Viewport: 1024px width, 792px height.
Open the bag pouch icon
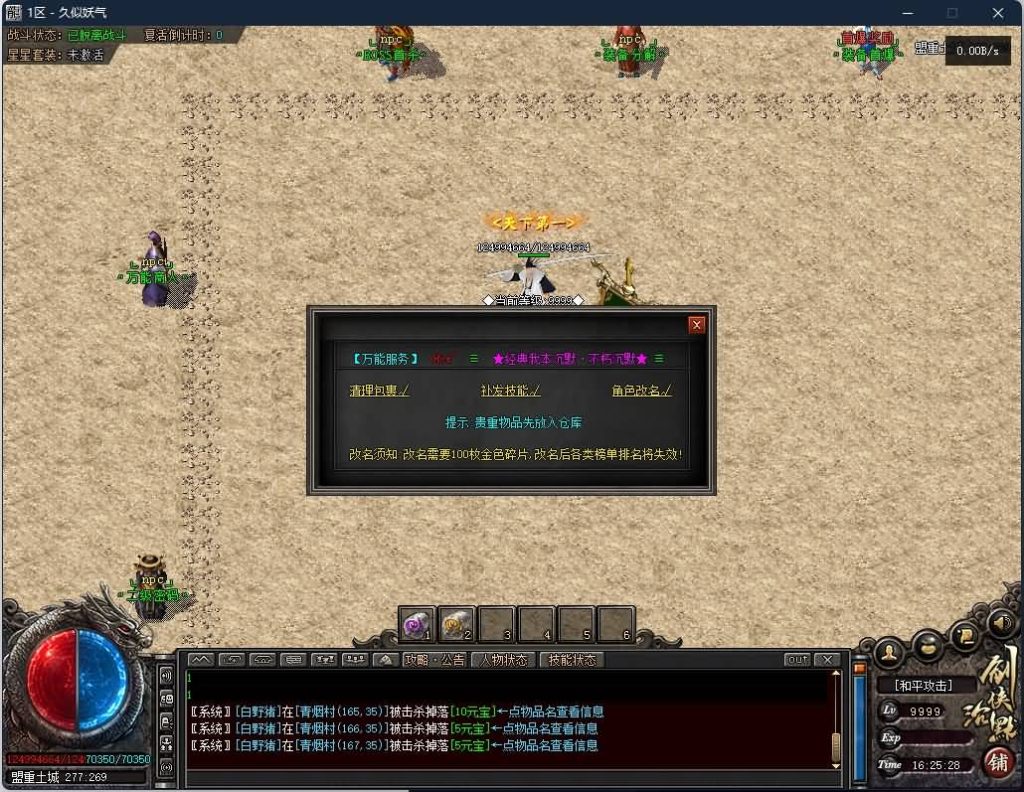(x=927, y=644)
